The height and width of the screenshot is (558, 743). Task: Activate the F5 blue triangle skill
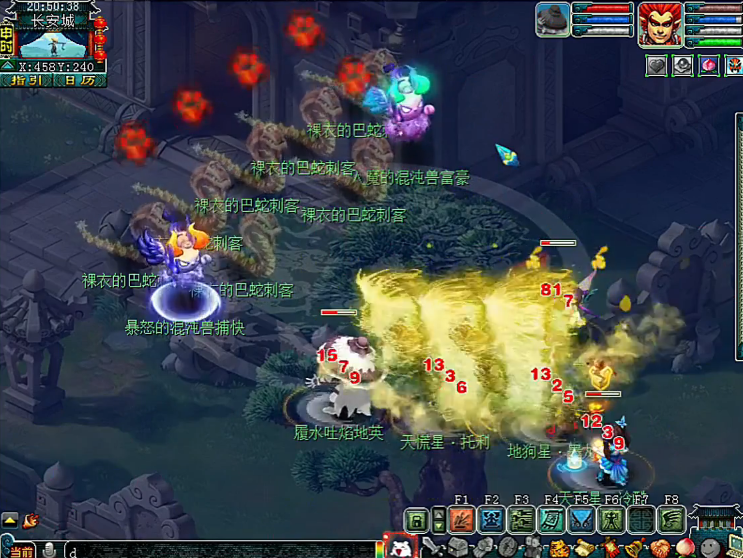pyautogui.click(x=581, y=520)
